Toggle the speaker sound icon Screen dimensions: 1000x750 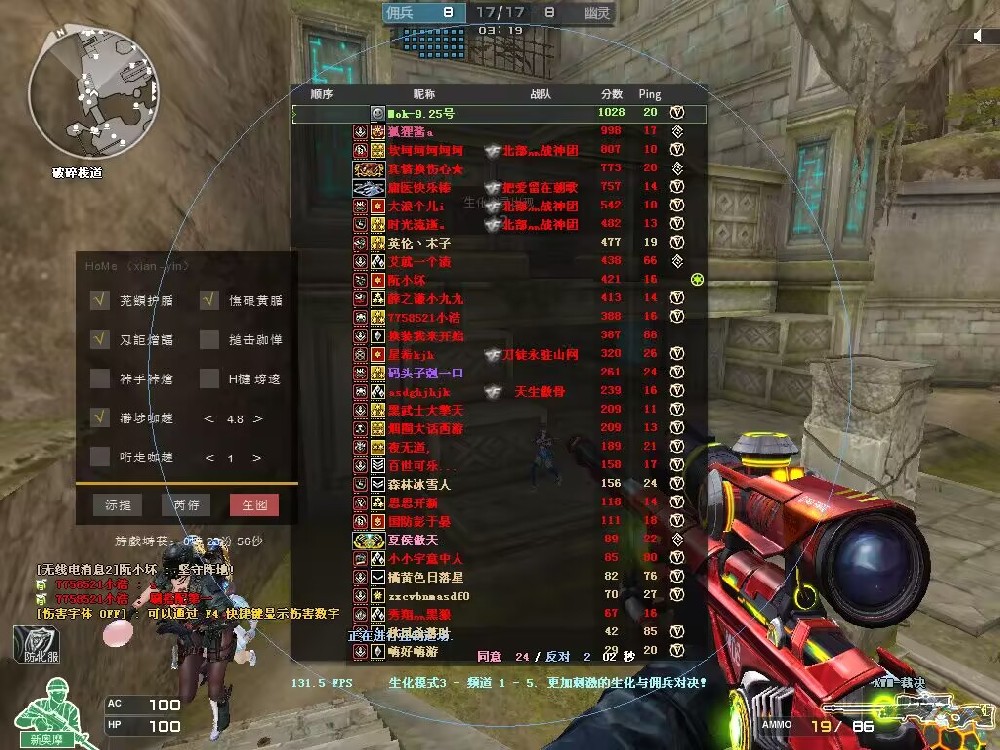[980, 36]
